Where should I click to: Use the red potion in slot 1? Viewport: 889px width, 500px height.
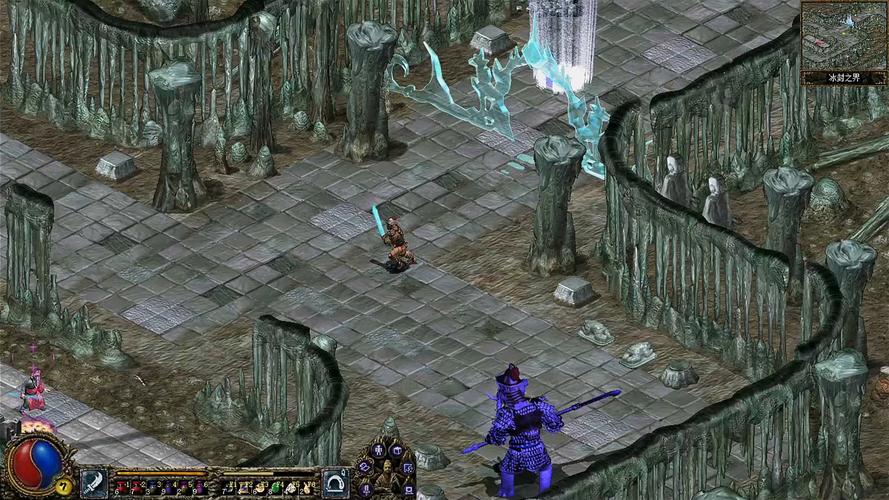click(x=122, y=486)
